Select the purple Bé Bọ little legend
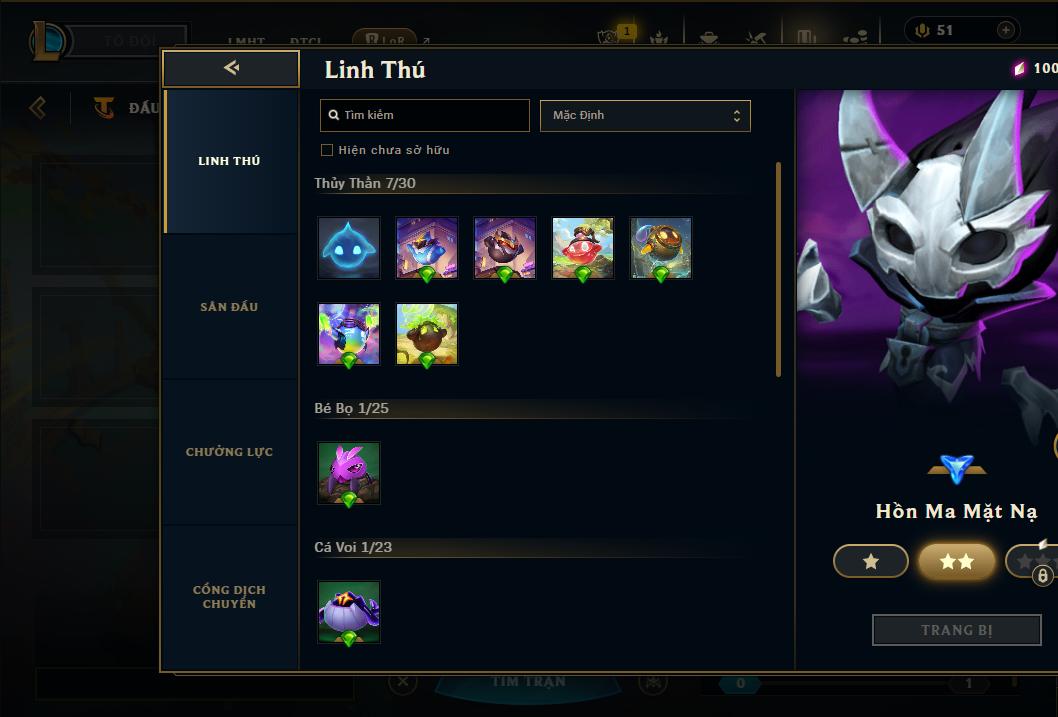 (x=349, y=473)
